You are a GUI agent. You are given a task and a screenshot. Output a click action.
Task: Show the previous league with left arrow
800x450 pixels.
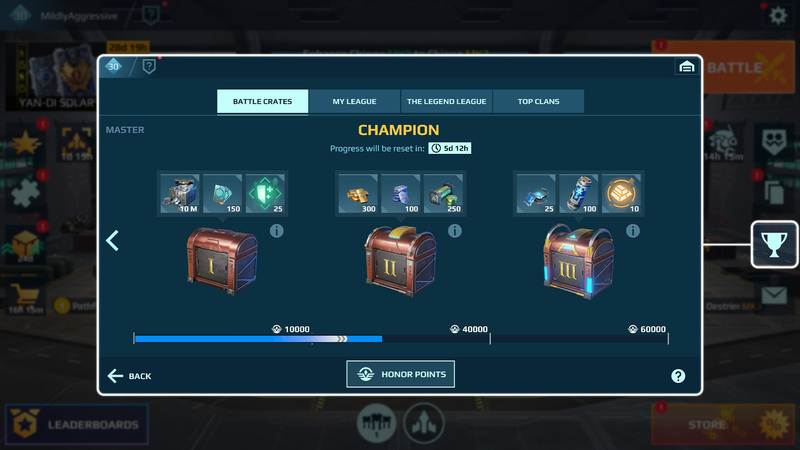[x=113, y=240]
